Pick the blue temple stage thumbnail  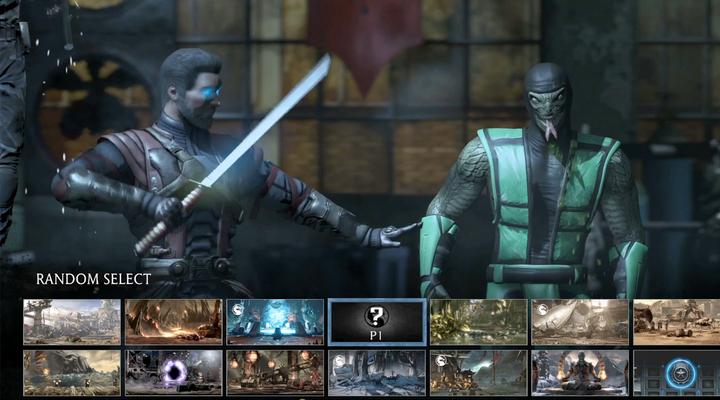275,321
